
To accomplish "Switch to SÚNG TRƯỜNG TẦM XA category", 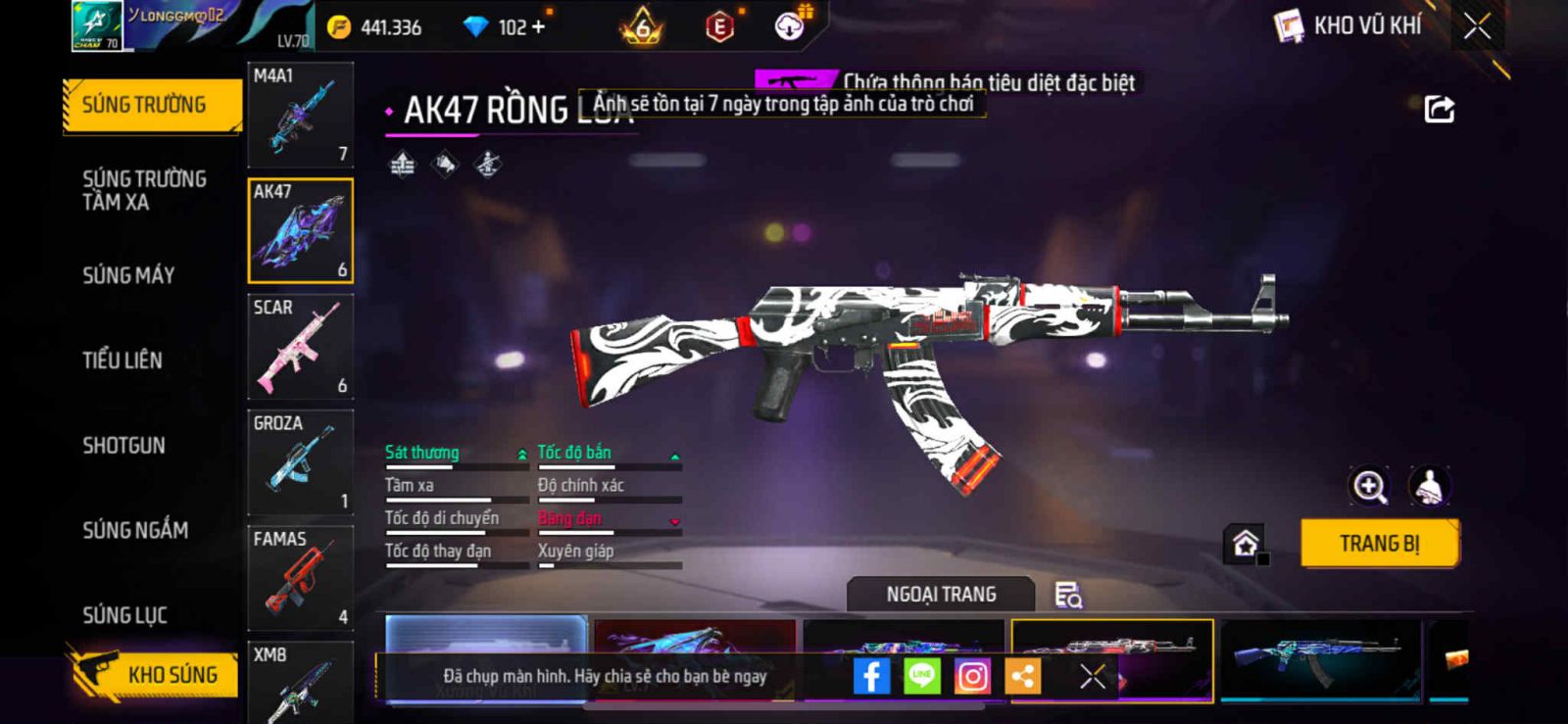I will (144, 190).
